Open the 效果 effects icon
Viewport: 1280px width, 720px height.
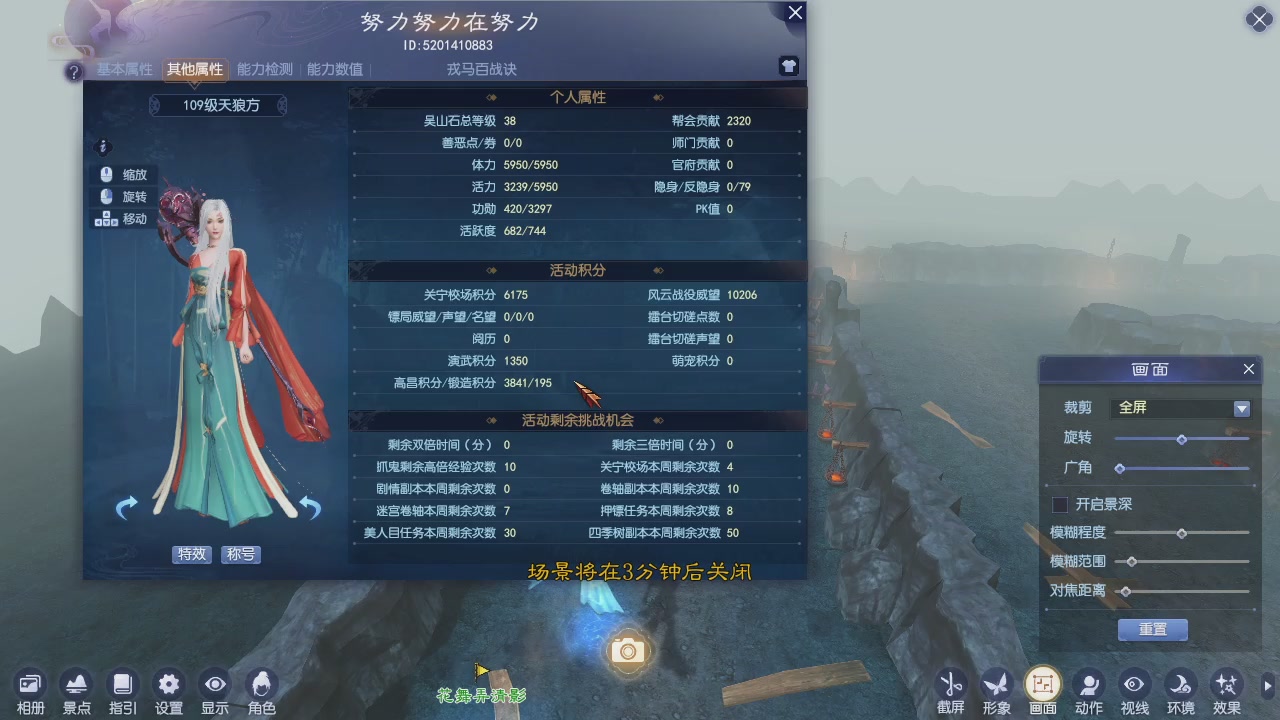click(x=1225, y=684)
